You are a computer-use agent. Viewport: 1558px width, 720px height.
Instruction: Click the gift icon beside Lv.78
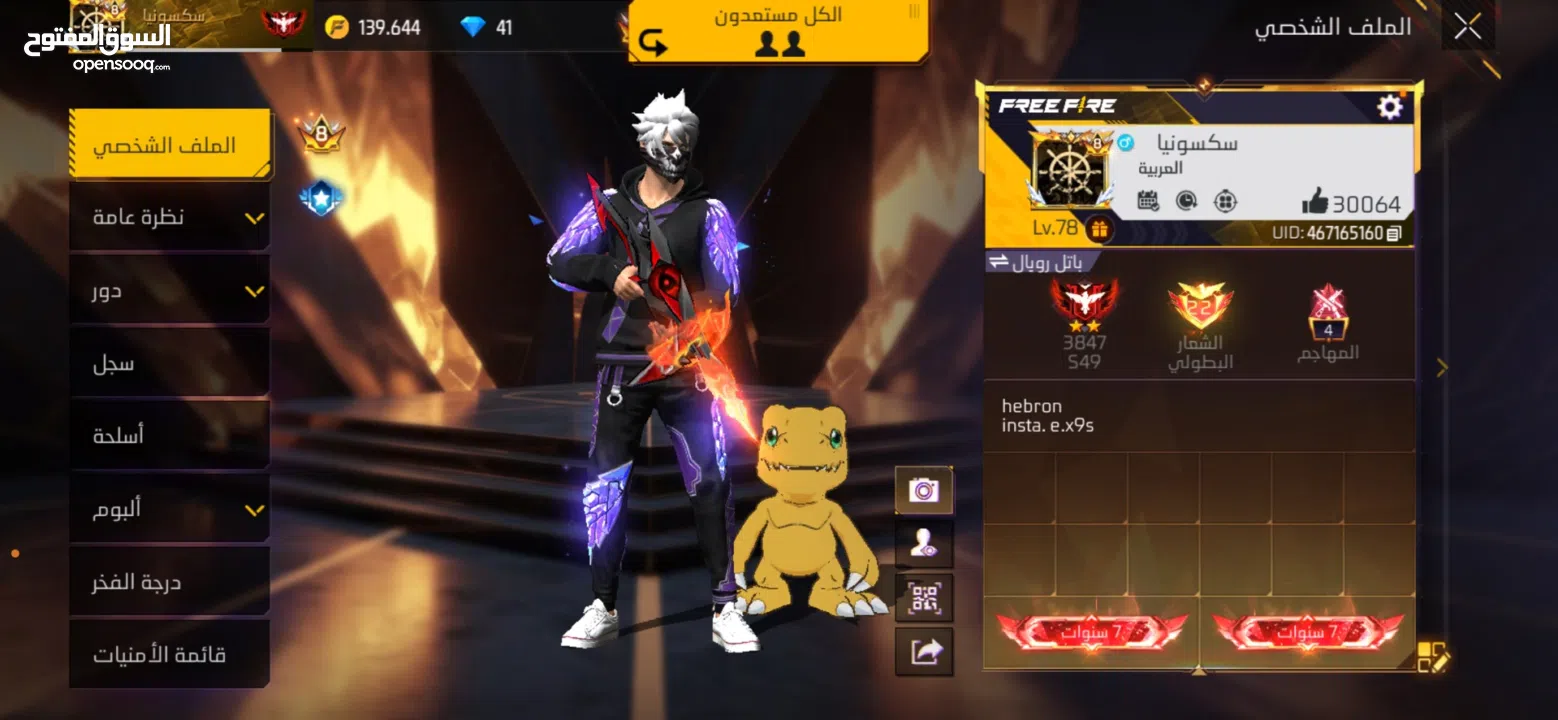coord(1099,229)
